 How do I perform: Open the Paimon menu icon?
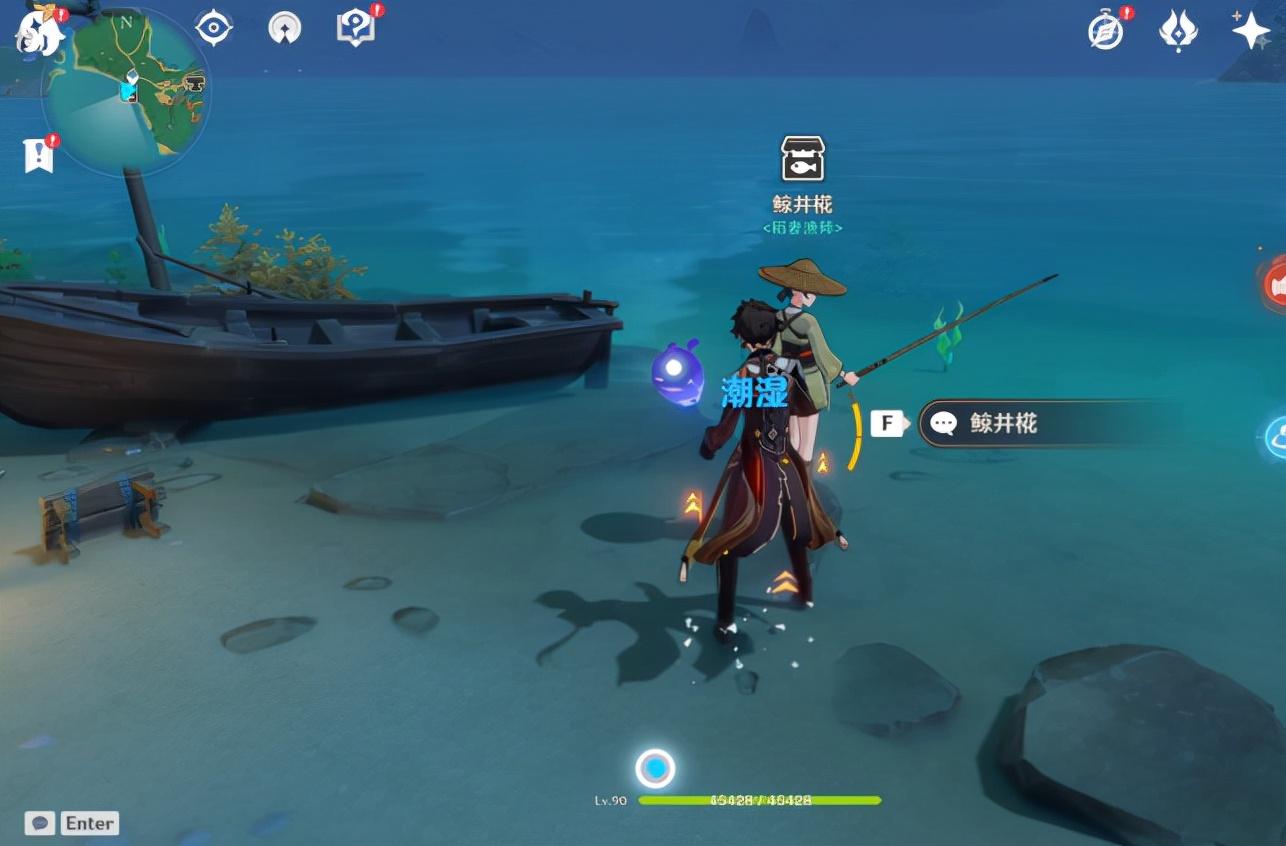pos(38,33)
